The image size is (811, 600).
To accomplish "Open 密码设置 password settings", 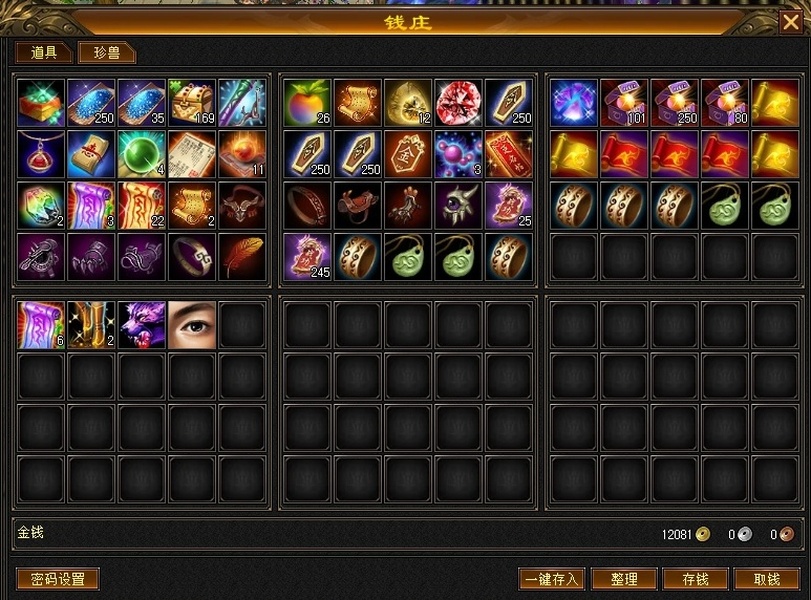I will tap(58, 579).
